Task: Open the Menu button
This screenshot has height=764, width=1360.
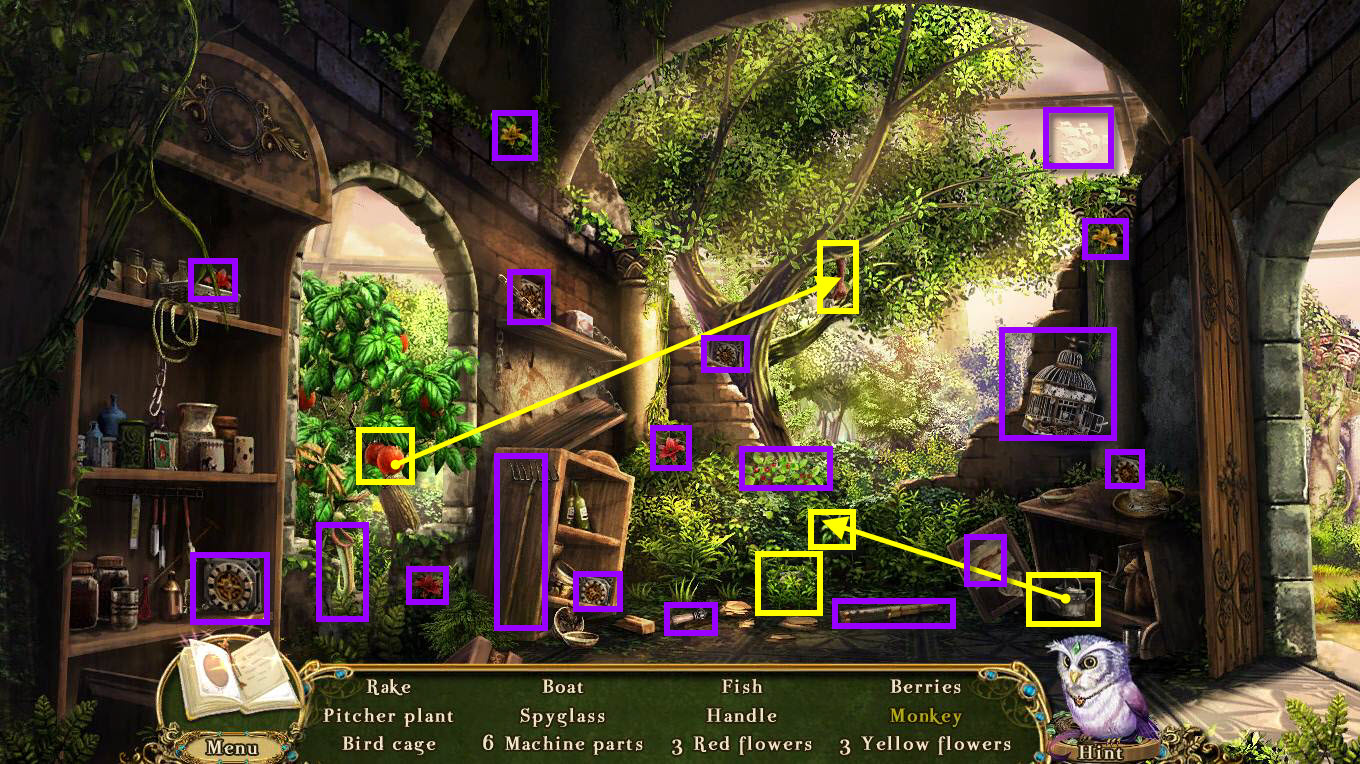Action: click(x=232, y=747)
